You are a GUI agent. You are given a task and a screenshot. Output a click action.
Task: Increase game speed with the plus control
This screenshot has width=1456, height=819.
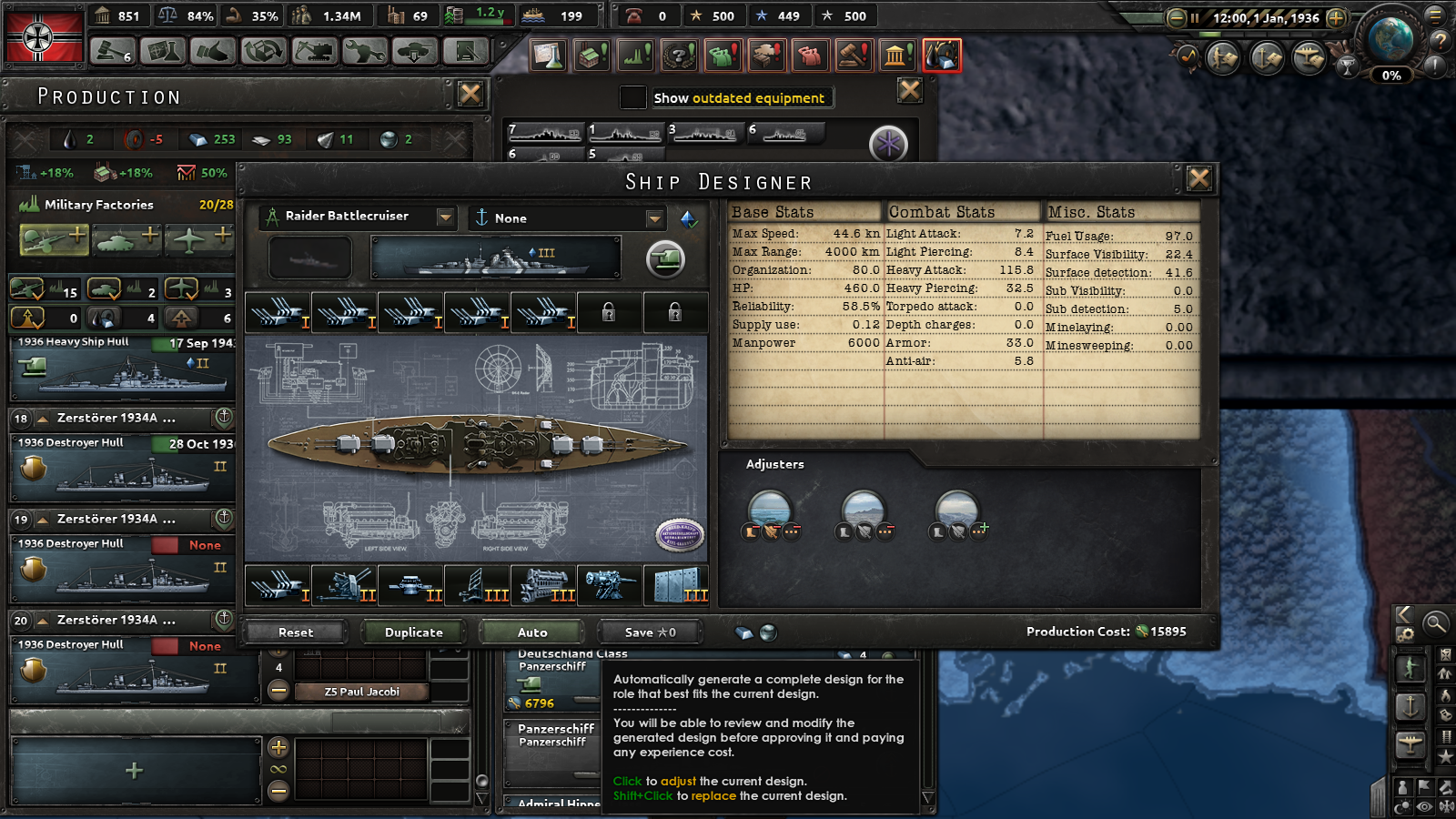(1334, 15)
